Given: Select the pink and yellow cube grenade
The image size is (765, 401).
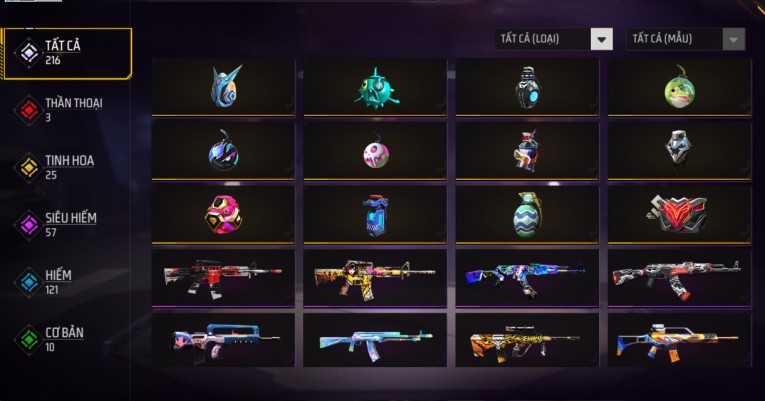Looking at the screenshot, I should (x=223, y=214).
